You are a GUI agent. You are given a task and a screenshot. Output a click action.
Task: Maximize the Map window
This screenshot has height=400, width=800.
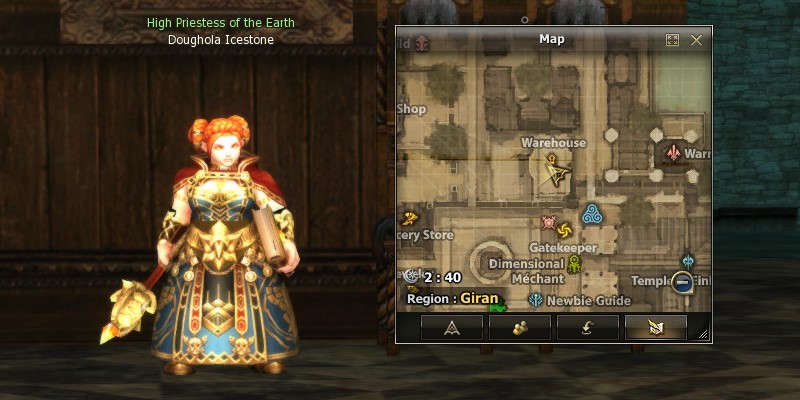(673, 40)
